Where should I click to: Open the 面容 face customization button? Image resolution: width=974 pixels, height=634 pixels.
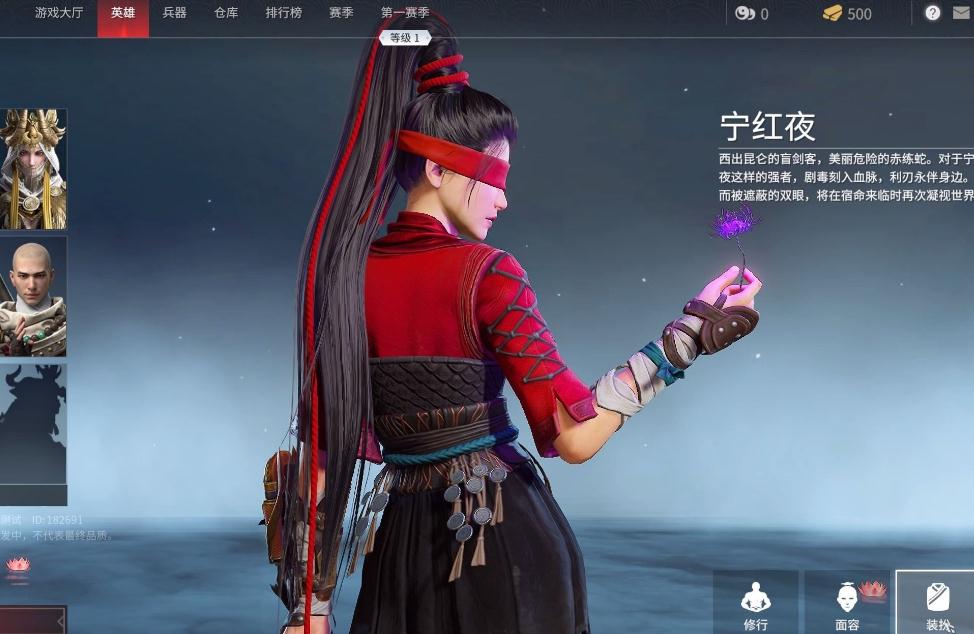tap(847, 604)
